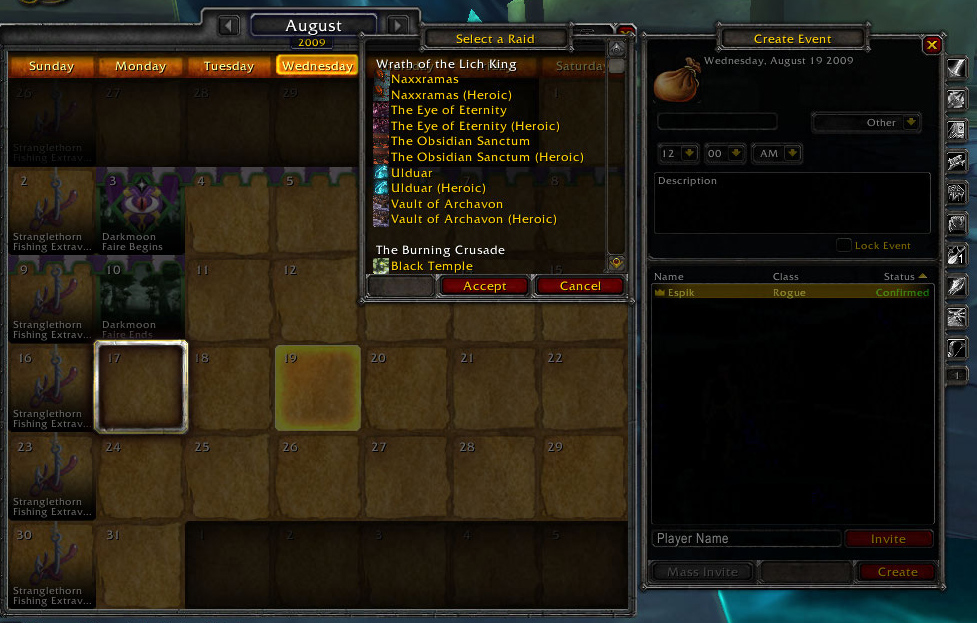Select Vault of Archavon raid
Image resolution: width=977 pixels, height=623 pixels.
446,204
